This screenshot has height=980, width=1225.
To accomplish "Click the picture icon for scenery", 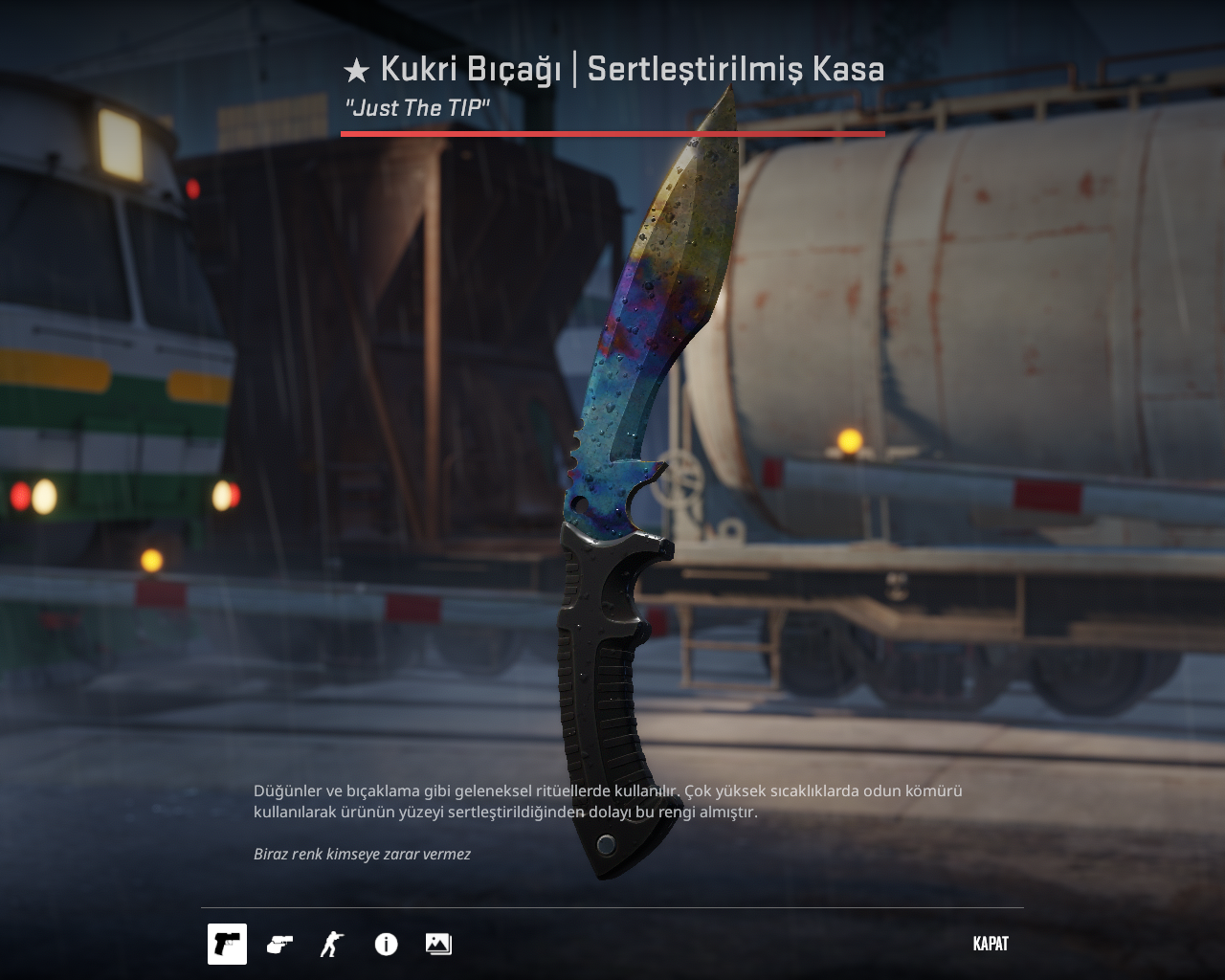I will 438,944.
